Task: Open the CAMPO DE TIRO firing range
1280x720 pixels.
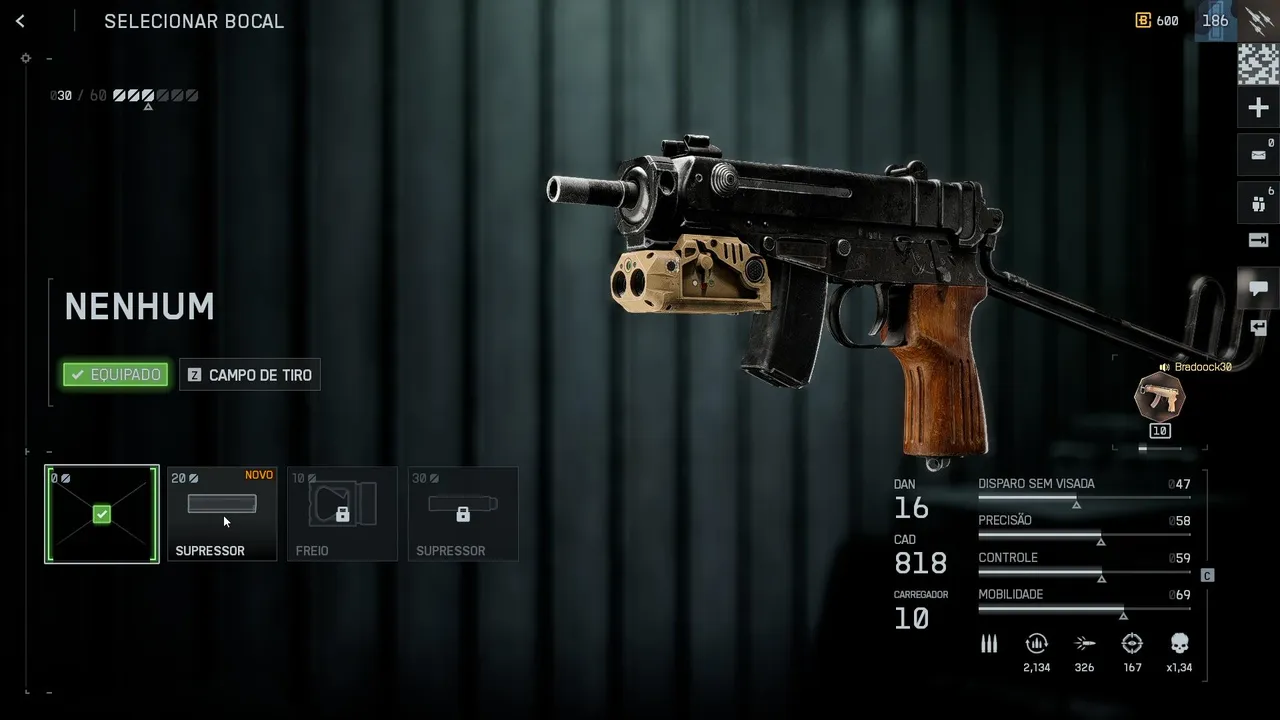Action: 250,375
